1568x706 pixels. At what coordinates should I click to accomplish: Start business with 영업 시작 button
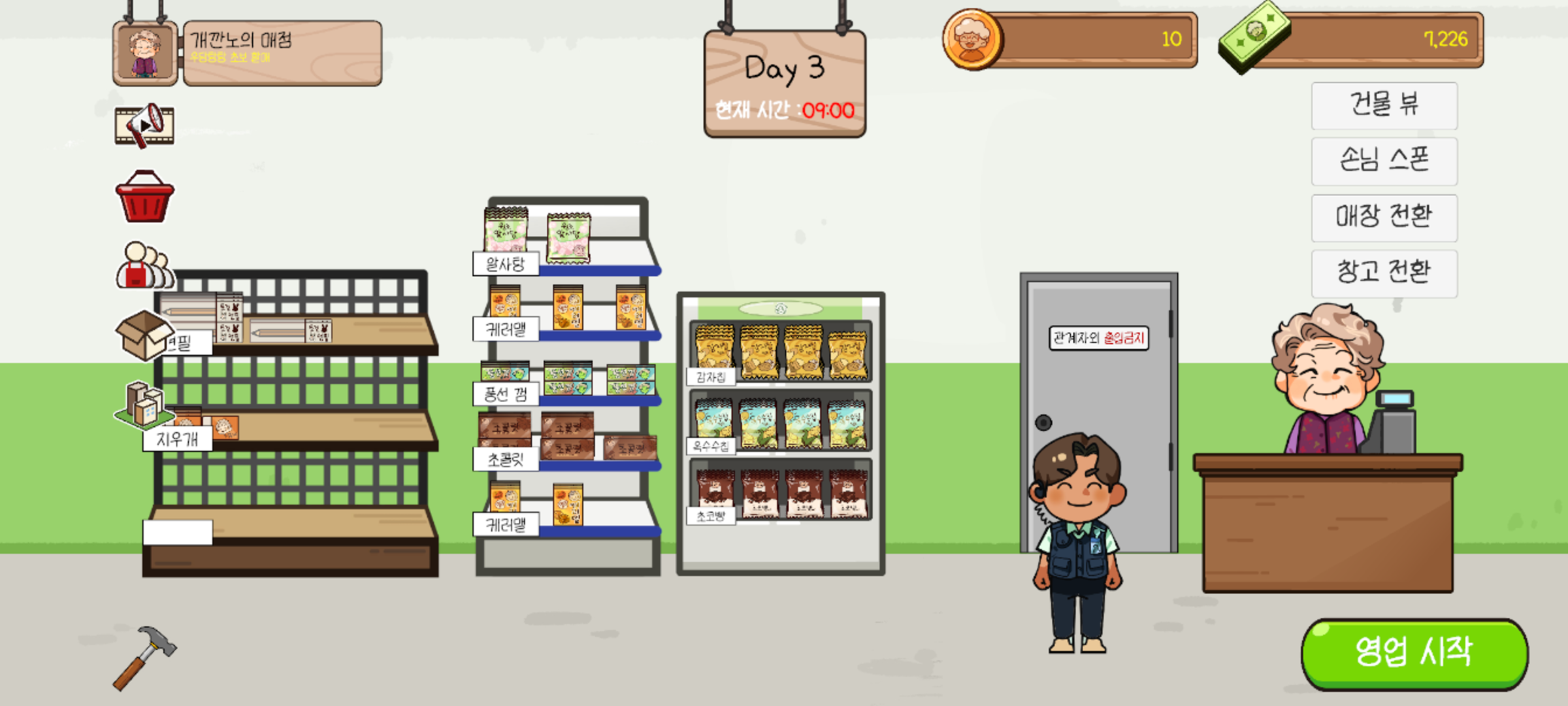tap(1414, 652)
